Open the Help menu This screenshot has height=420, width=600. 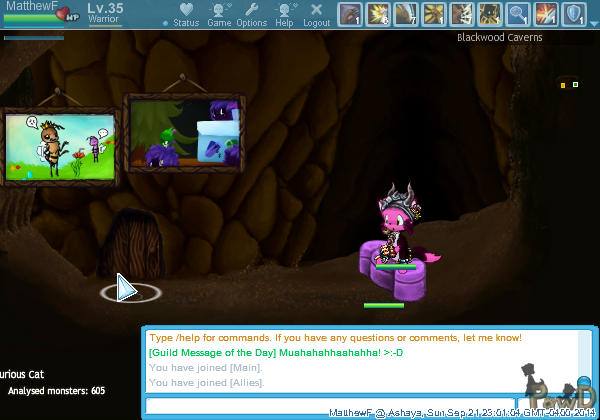click(x=284, y=15)
